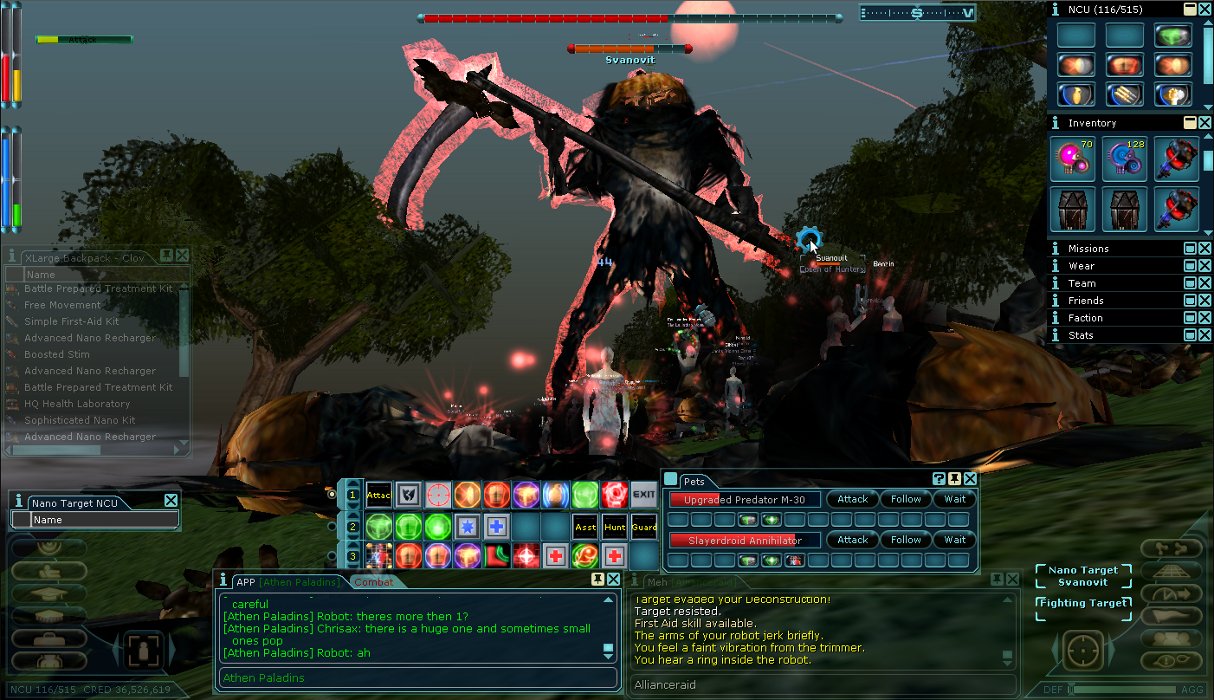Close the Stats panel

coord(1205,335)
